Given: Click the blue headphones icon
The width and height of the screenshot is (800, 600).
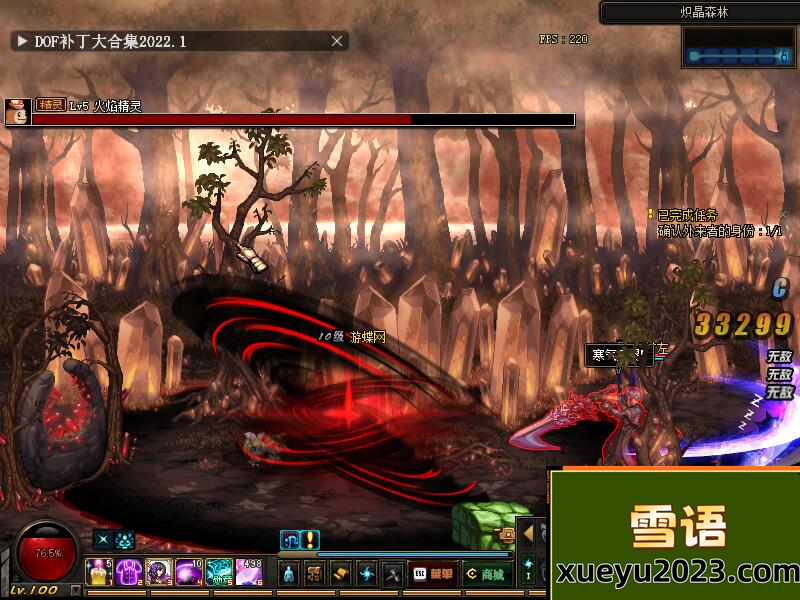Looking at the screenshot, I should point(289,539).
